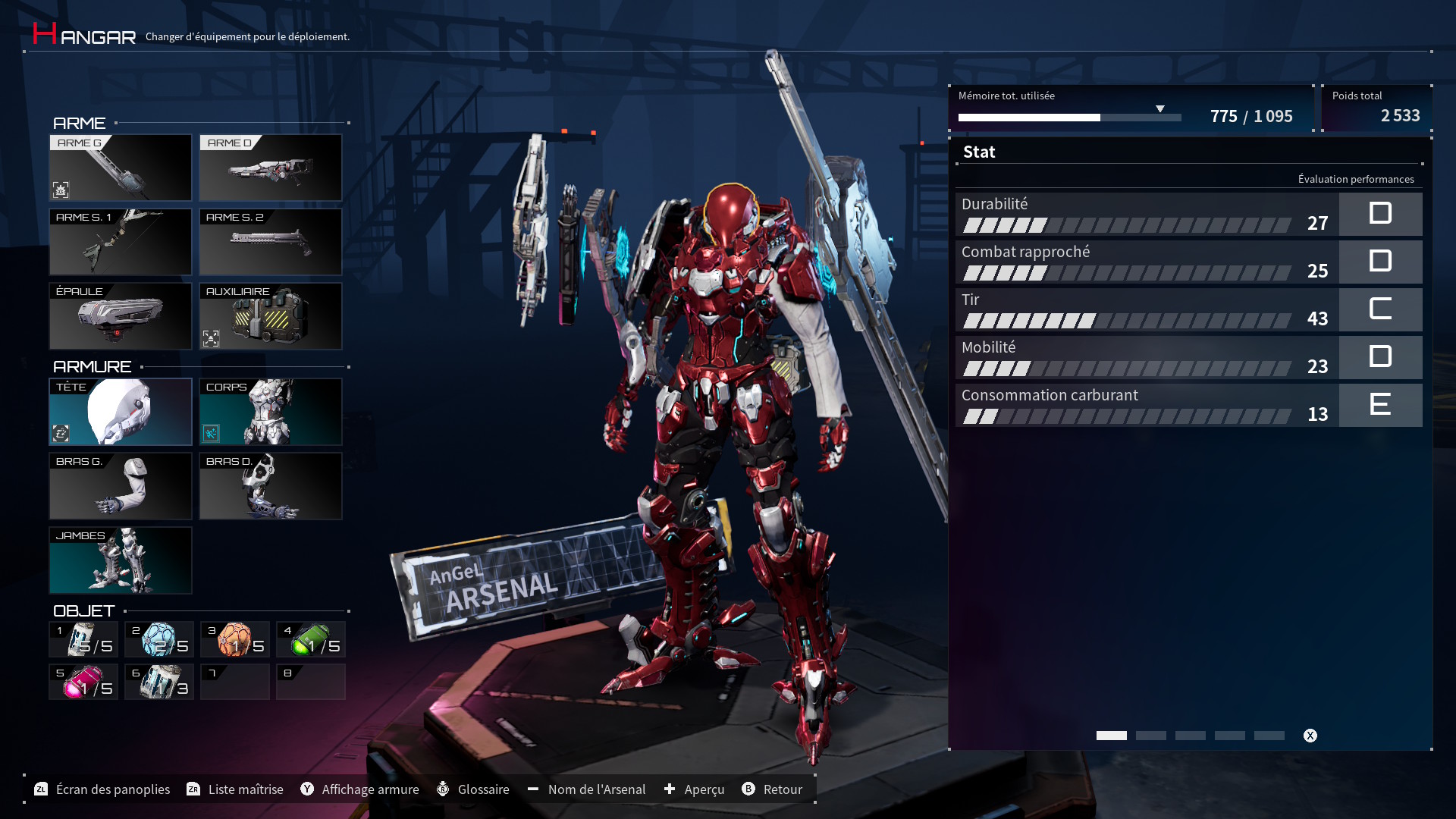
Task: Select item slot 3 with orange orb
Action: (x=235, y=639)
